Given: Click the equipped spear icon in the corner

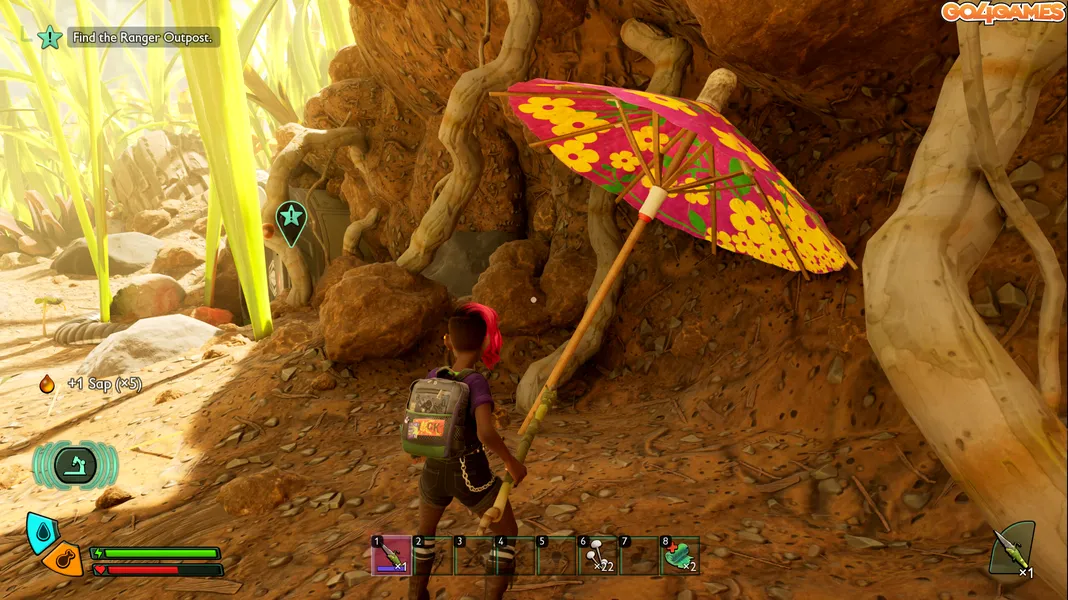Looking at the screenshot, I should point(1012,550).
